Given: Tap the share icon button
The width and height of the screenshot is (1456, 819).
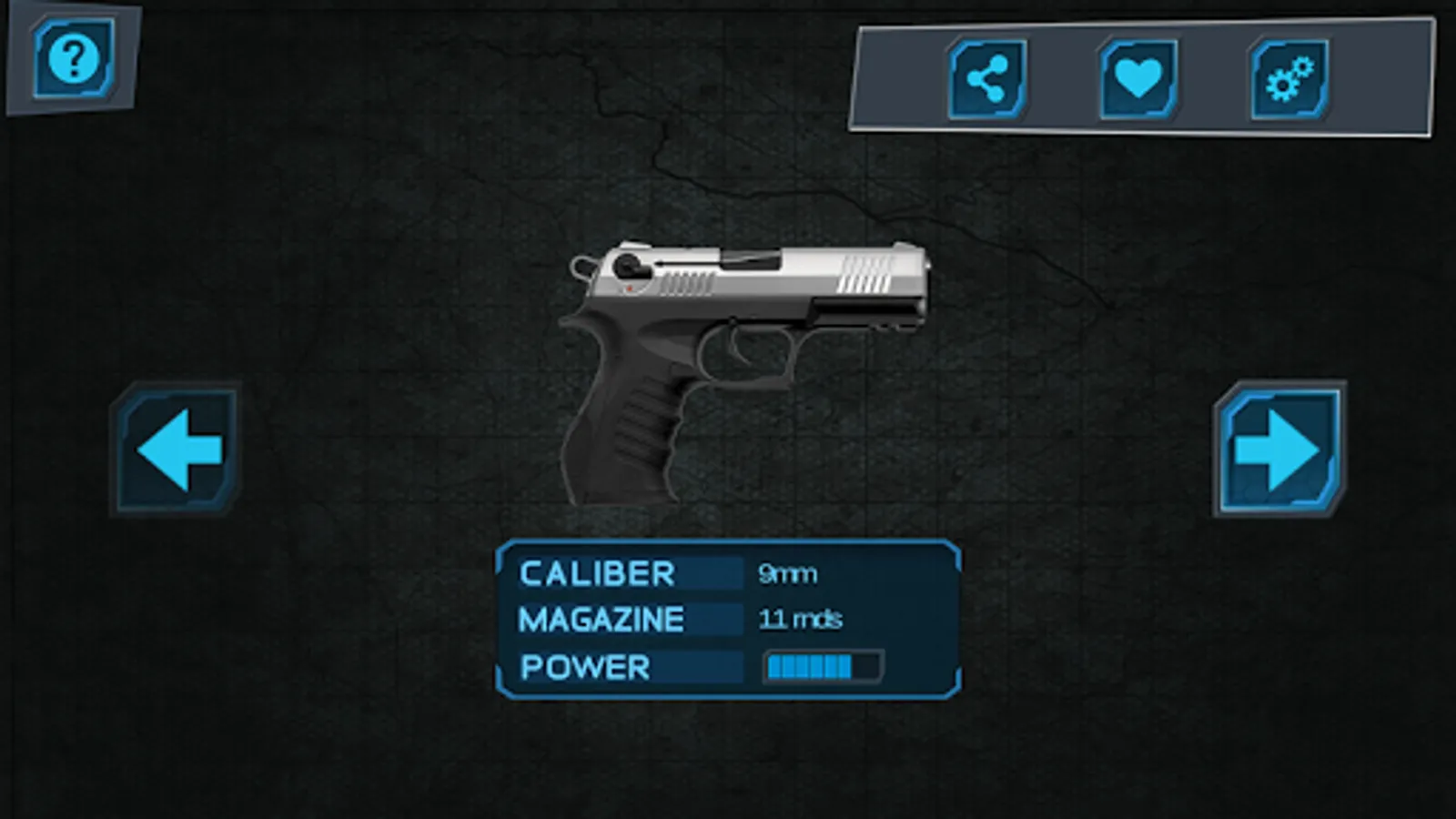Looking at the screenshot, I should (987, 80).
